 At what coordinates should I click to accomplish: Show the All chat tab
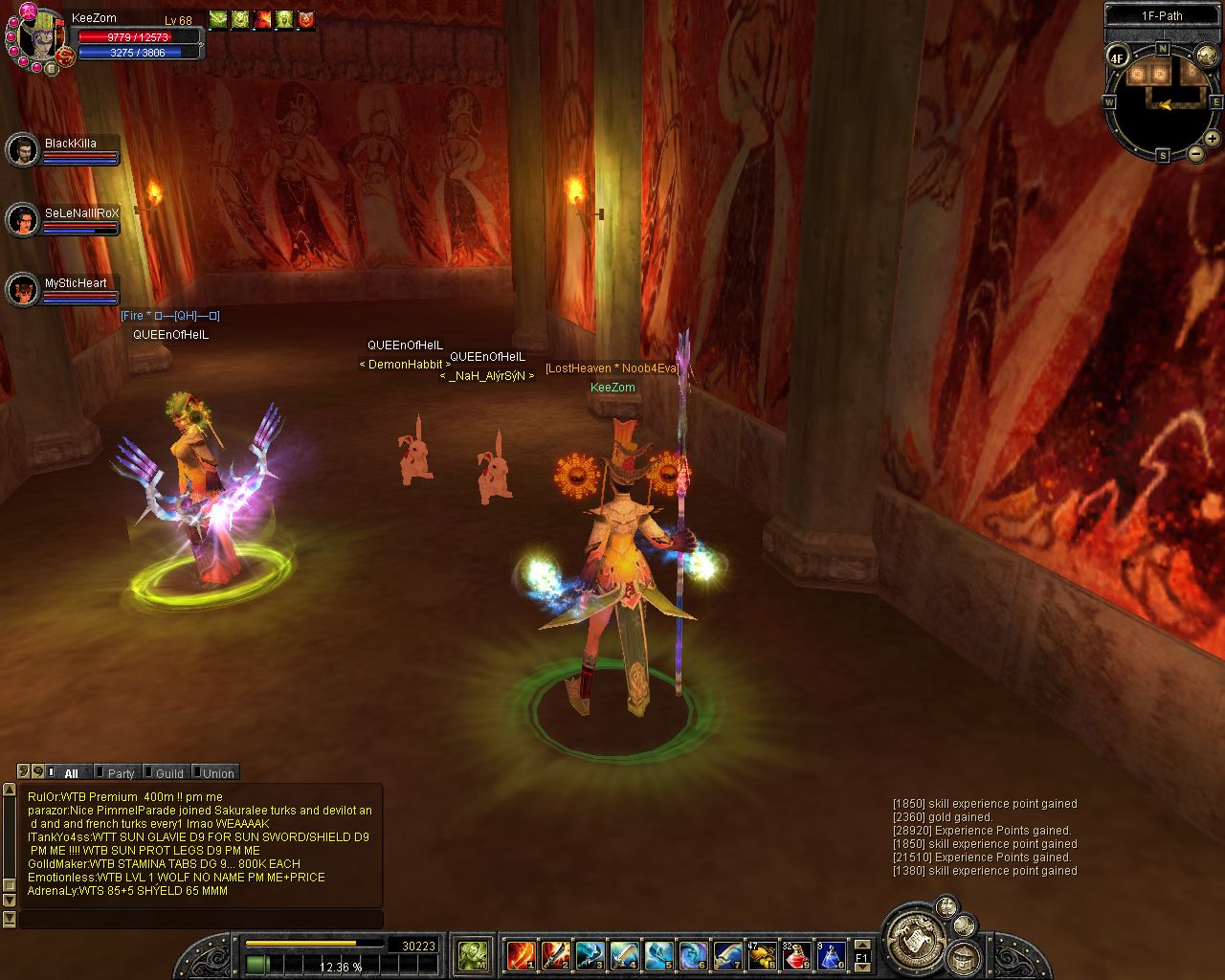[70, 773]
